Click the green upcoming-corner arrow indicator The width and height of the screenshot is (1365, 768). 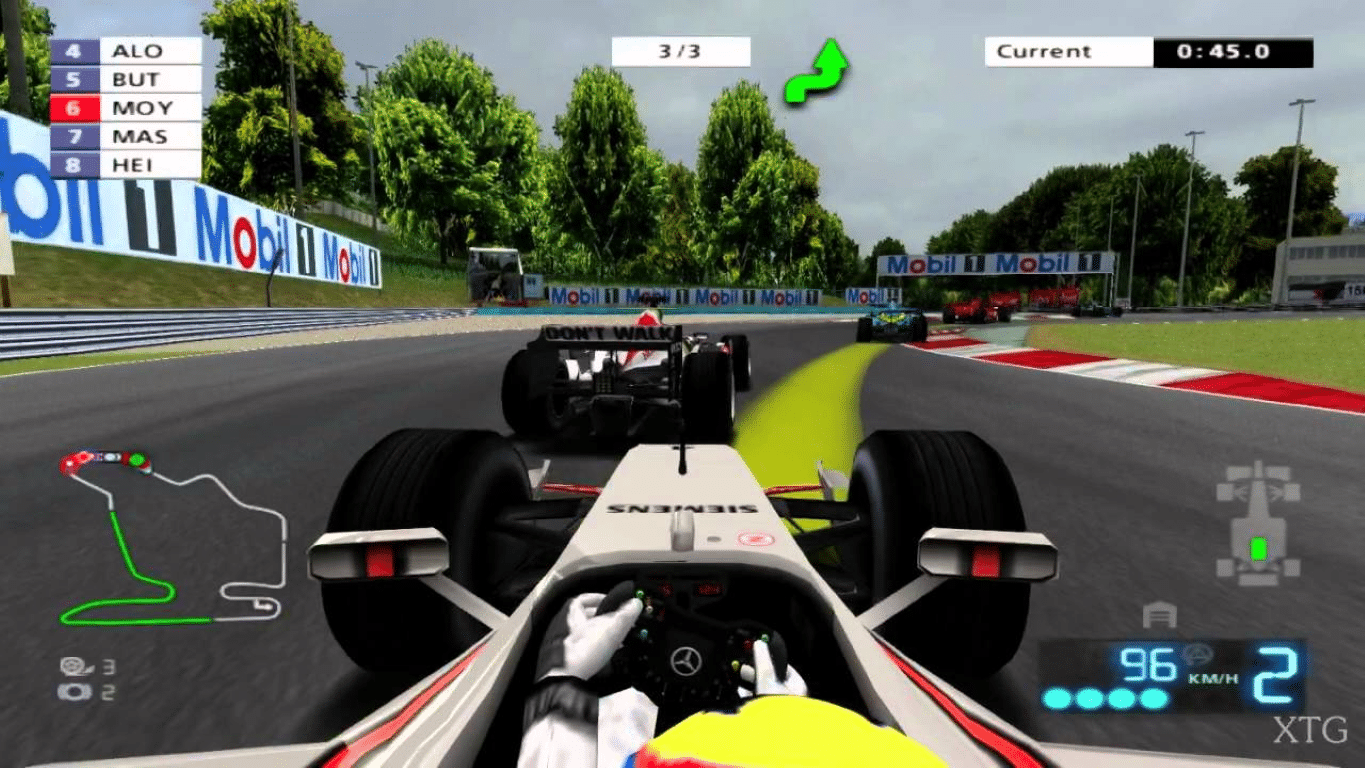coord(815,72)
